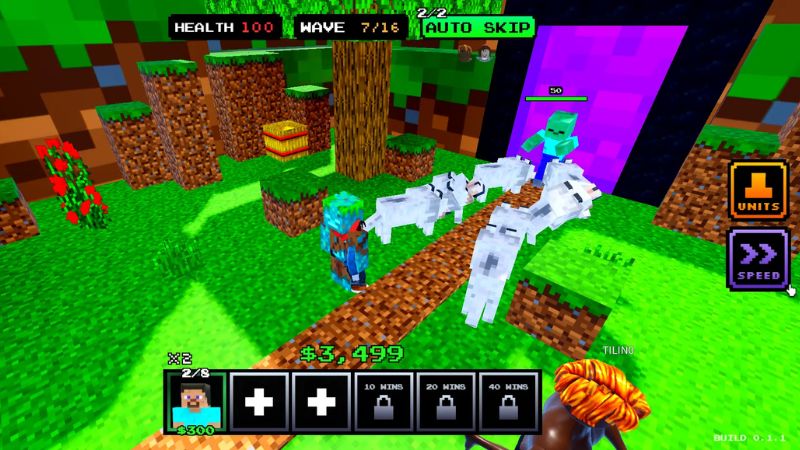The image size is (800, 450).
Task: Click the locked 20 Wins slot
Action: 446,402
